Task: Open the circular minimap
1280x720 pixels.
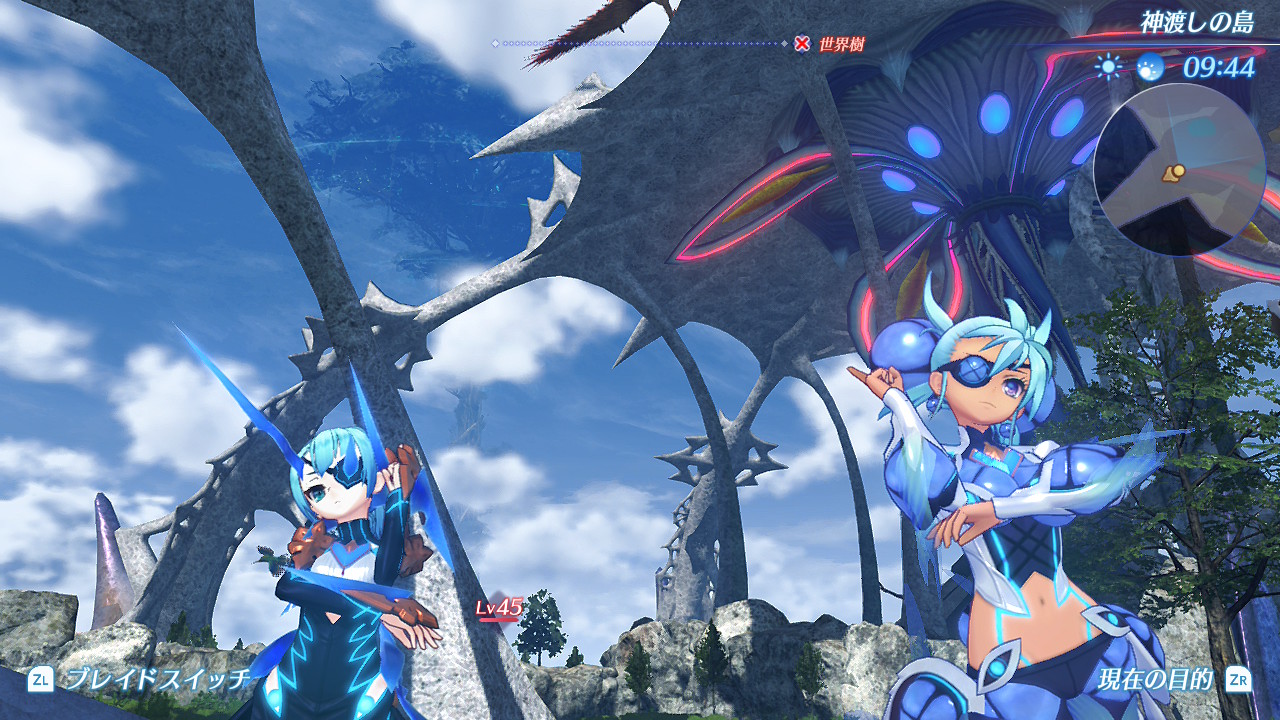Action: (1165, 170)
